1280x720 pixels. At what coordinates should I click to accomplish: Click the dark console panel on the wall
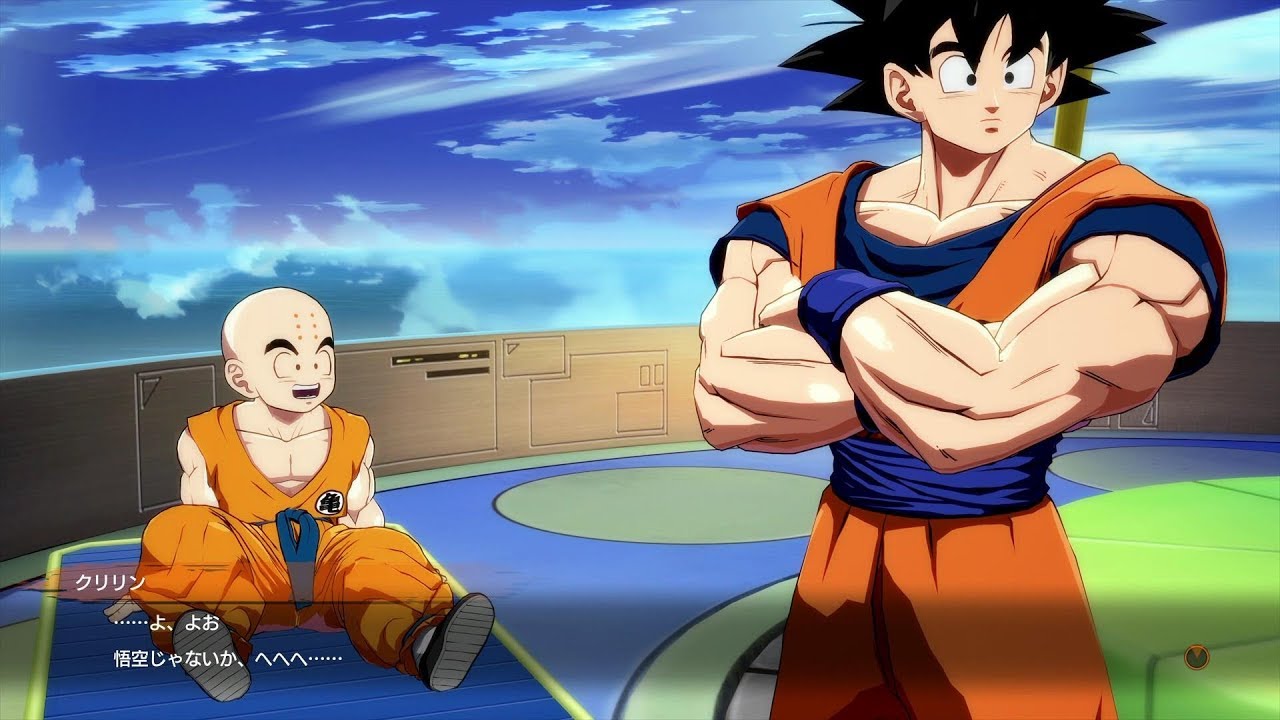click(x=440, y=358)
